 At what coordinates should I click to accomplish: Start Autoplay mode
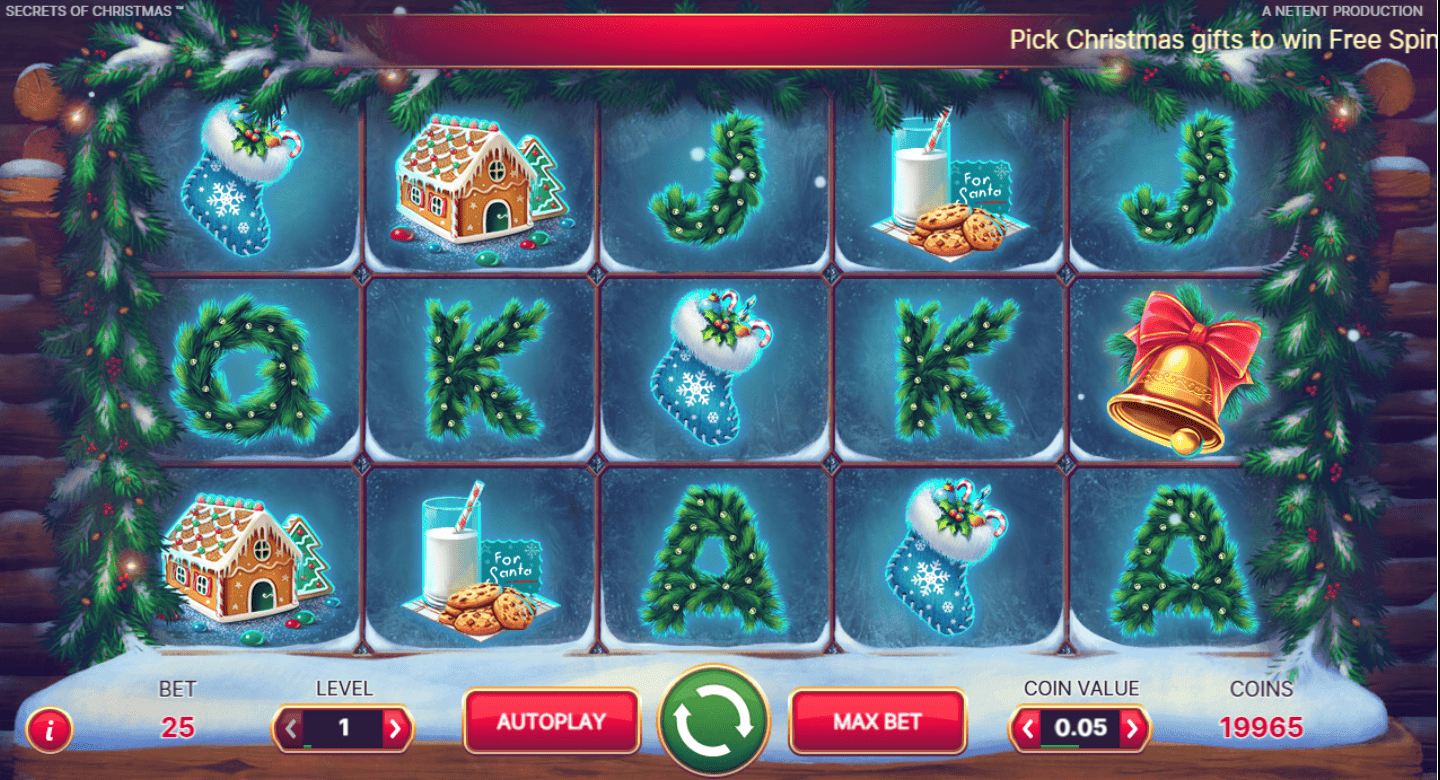551,724
